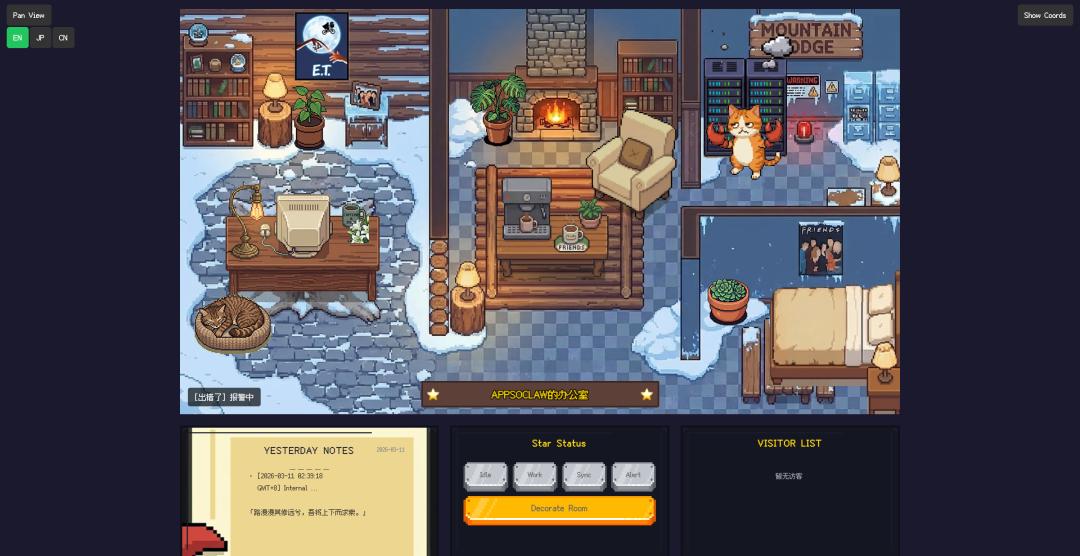
Task: Choose the CN language button
Action: click(63, 38)
